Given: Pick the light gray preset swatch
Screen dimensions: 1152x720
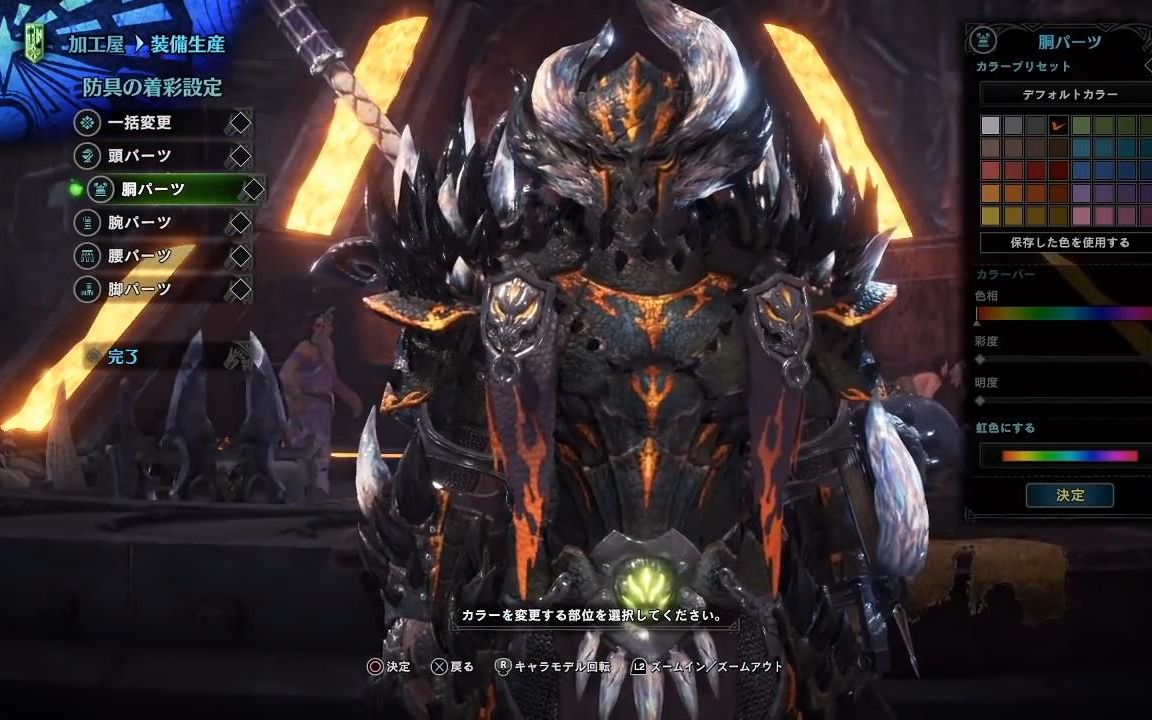Looking at the screenshot, I should point(990,126).
